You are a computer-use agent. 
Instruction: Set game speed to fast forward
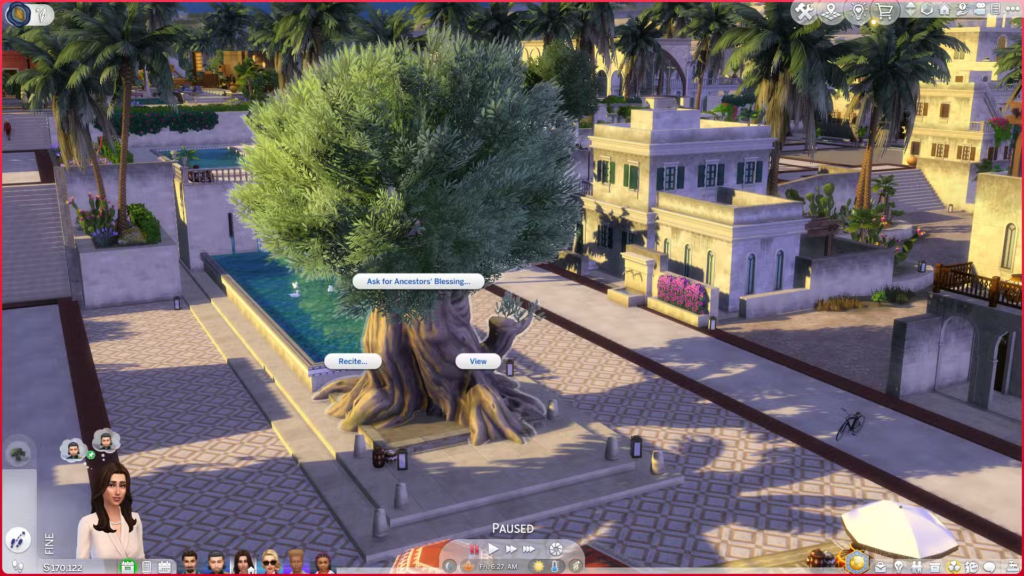pos(511,549)
